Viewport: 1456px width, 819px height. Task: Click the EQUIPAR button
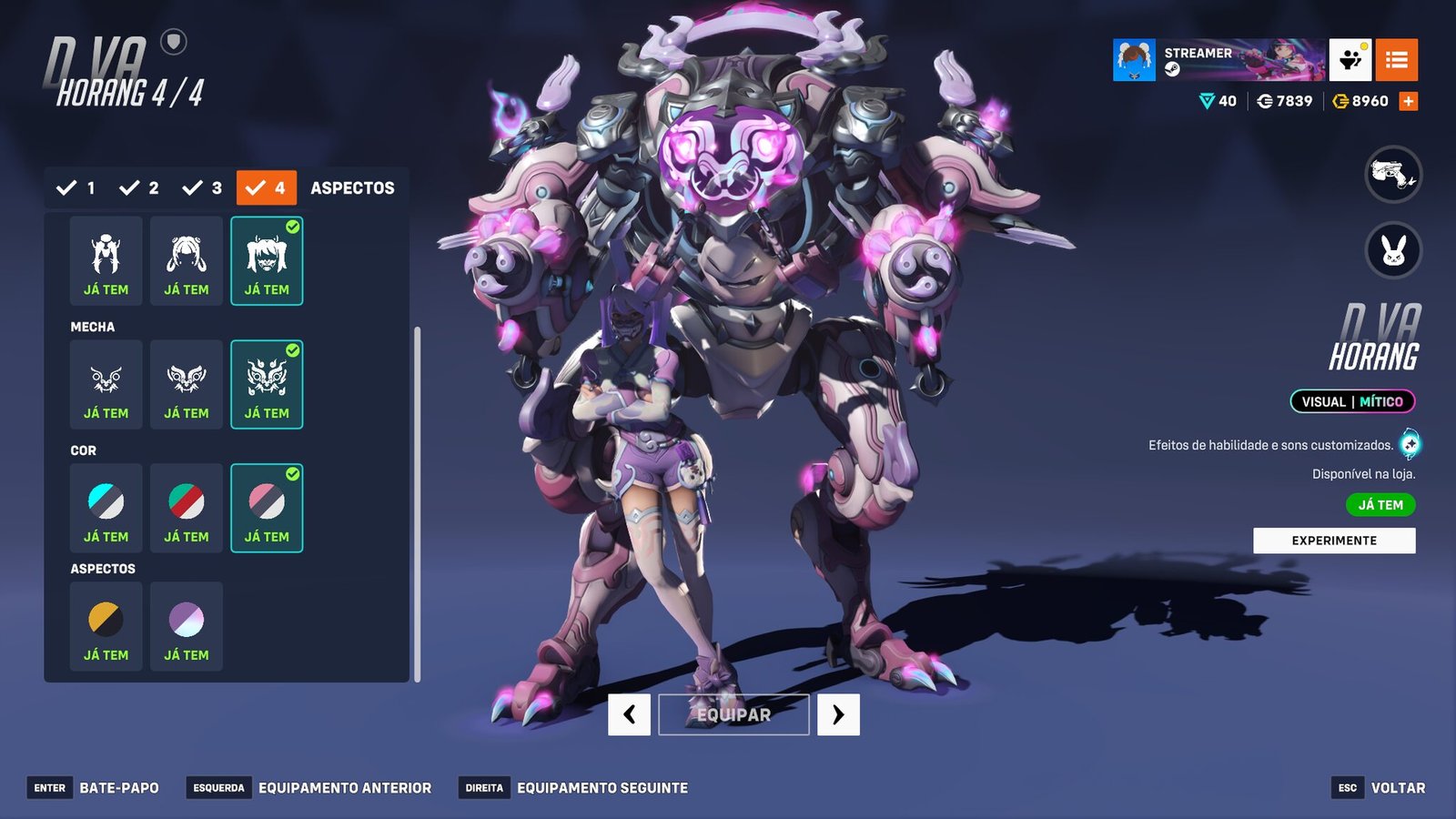733,714
